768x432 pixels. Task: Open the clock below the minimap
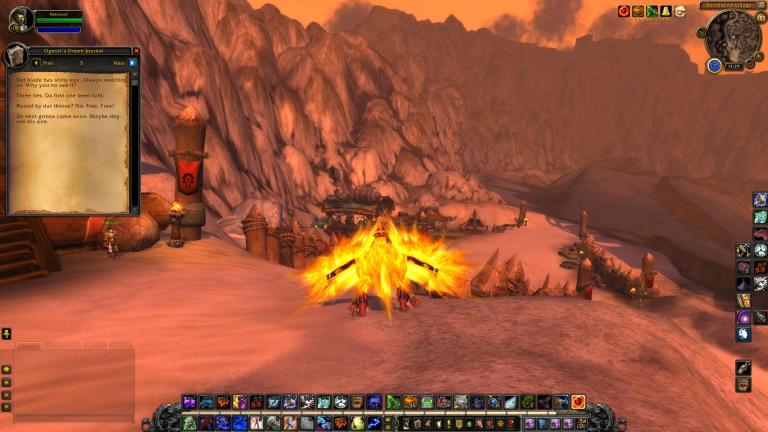click(x=733, y=66)
